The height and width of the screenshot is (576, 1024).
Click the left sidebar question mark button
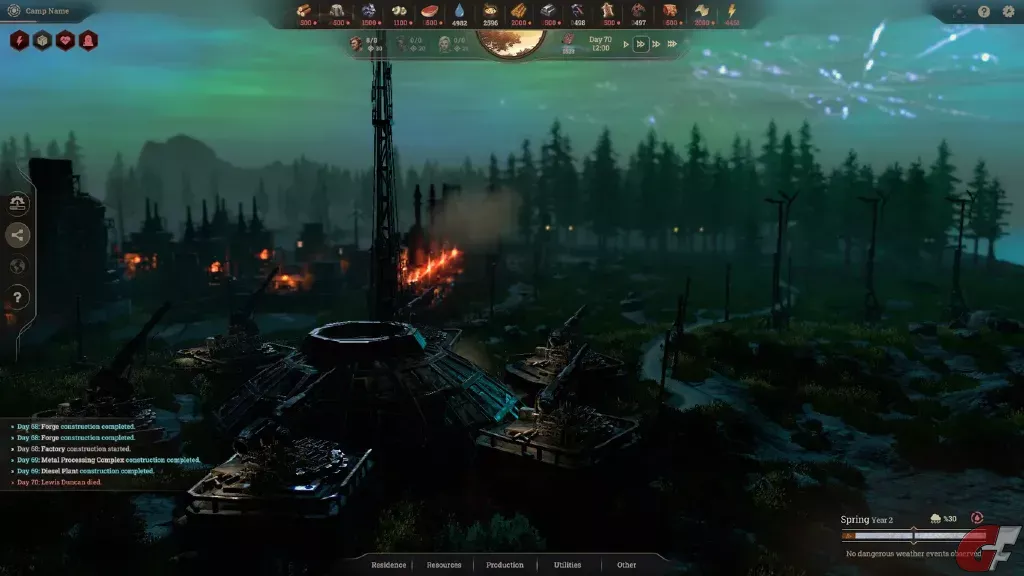pyautogui.click(x=18, y=297)
